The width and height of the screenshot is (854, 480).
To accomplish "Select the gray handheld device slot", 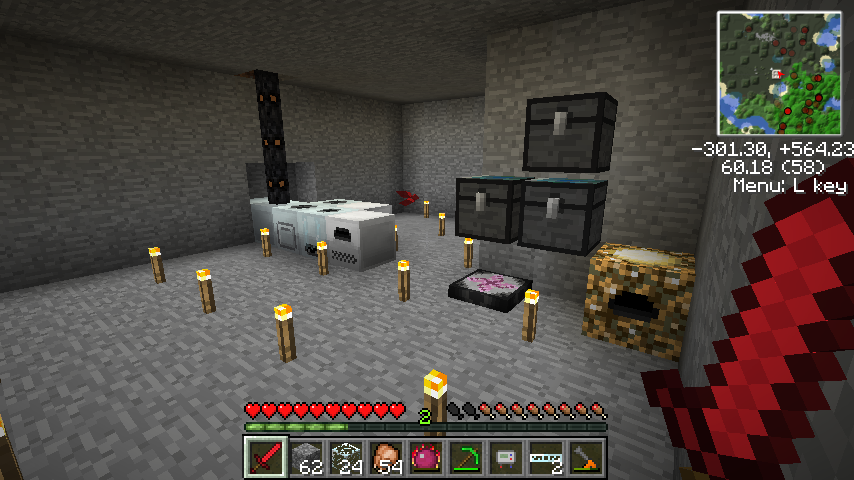I will click(x=506, y=457).
